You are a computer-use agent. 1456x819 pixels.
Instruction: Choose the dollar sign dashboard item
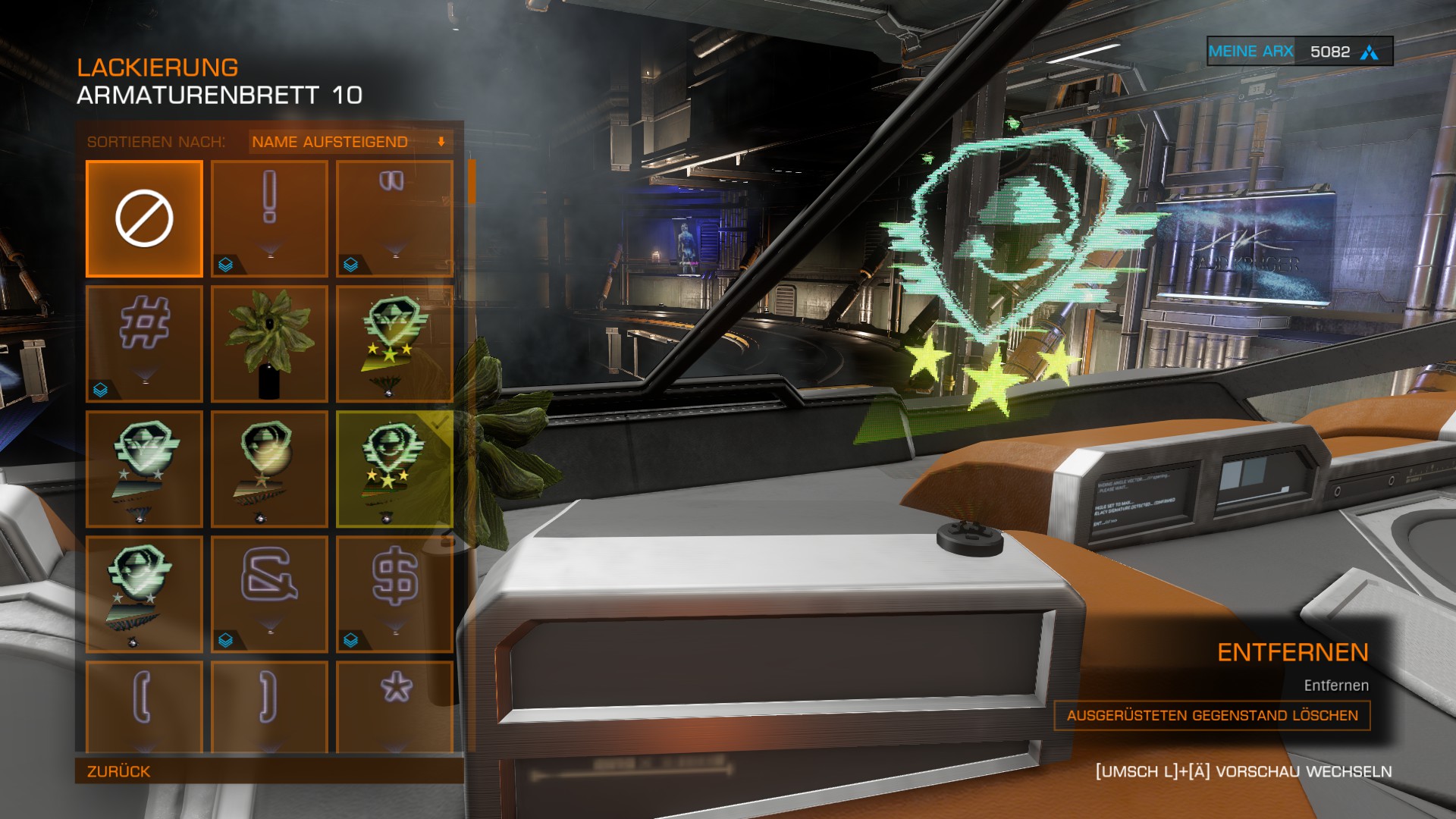[394, 594]
